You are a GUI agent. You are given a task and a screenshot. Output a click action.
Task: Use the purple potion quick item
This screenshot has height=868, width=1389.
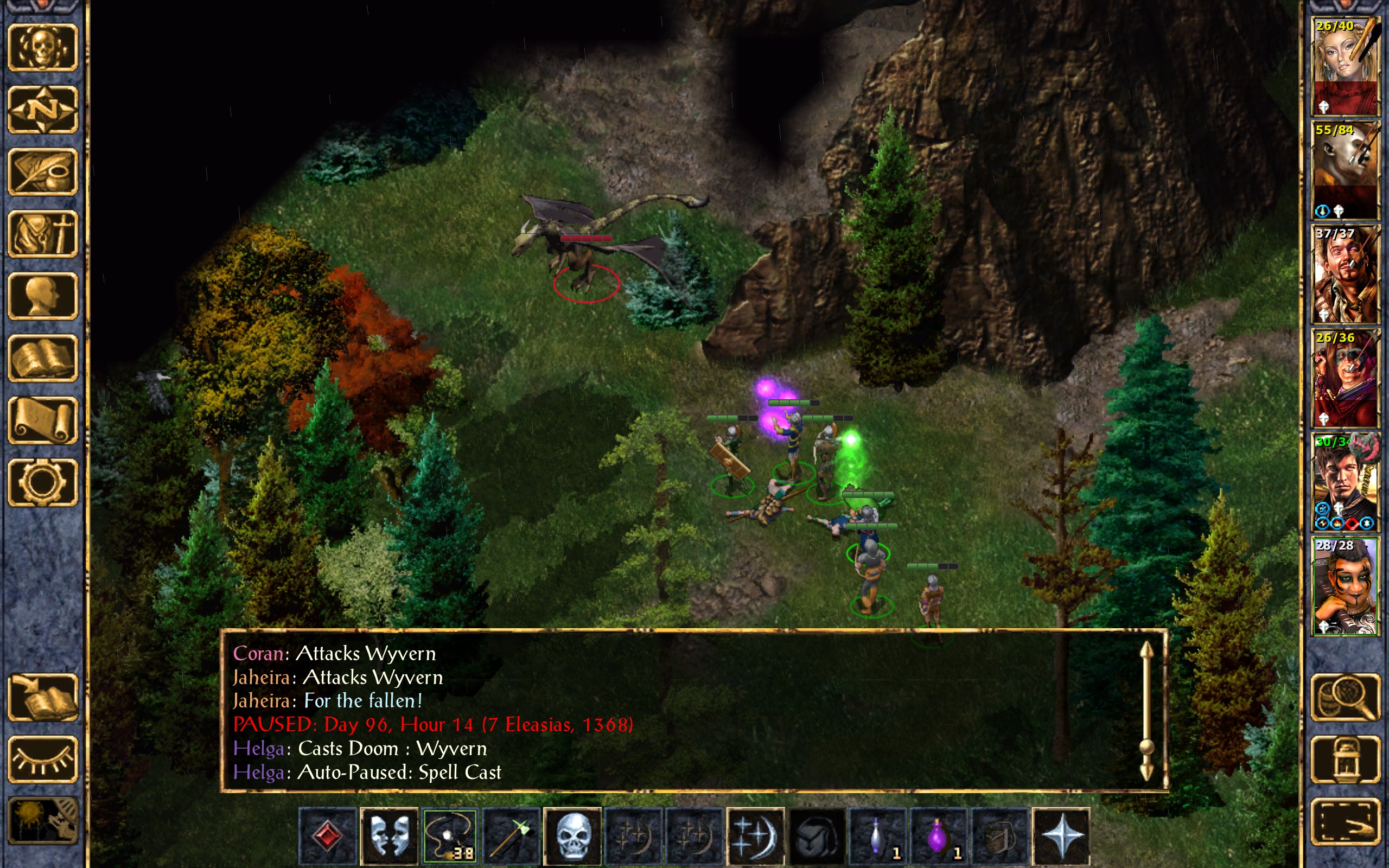[x=939, y=836]
